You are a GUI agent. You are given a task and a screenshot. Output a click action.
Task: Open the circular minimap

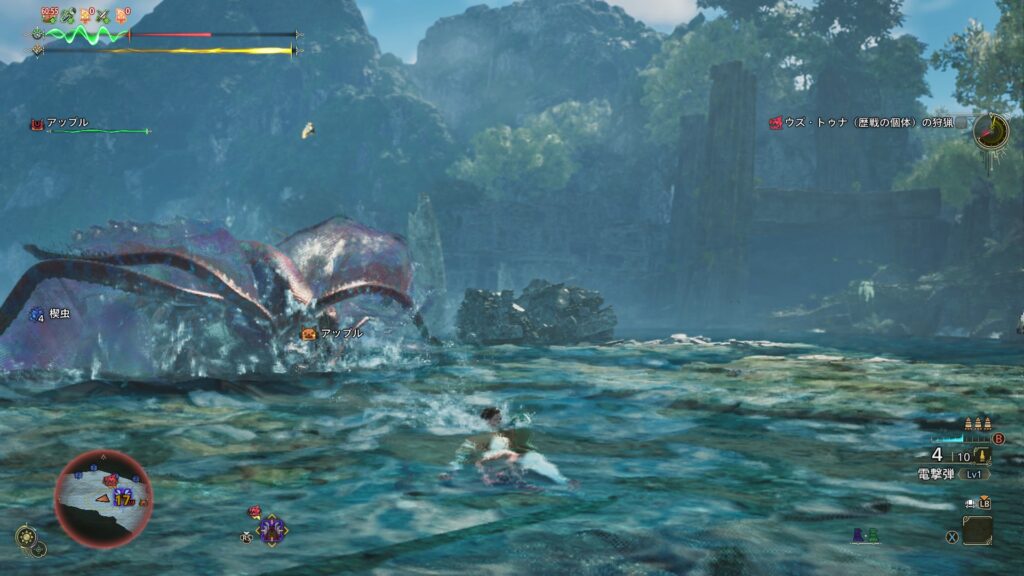pyautogui.click(x=103, y=499)
